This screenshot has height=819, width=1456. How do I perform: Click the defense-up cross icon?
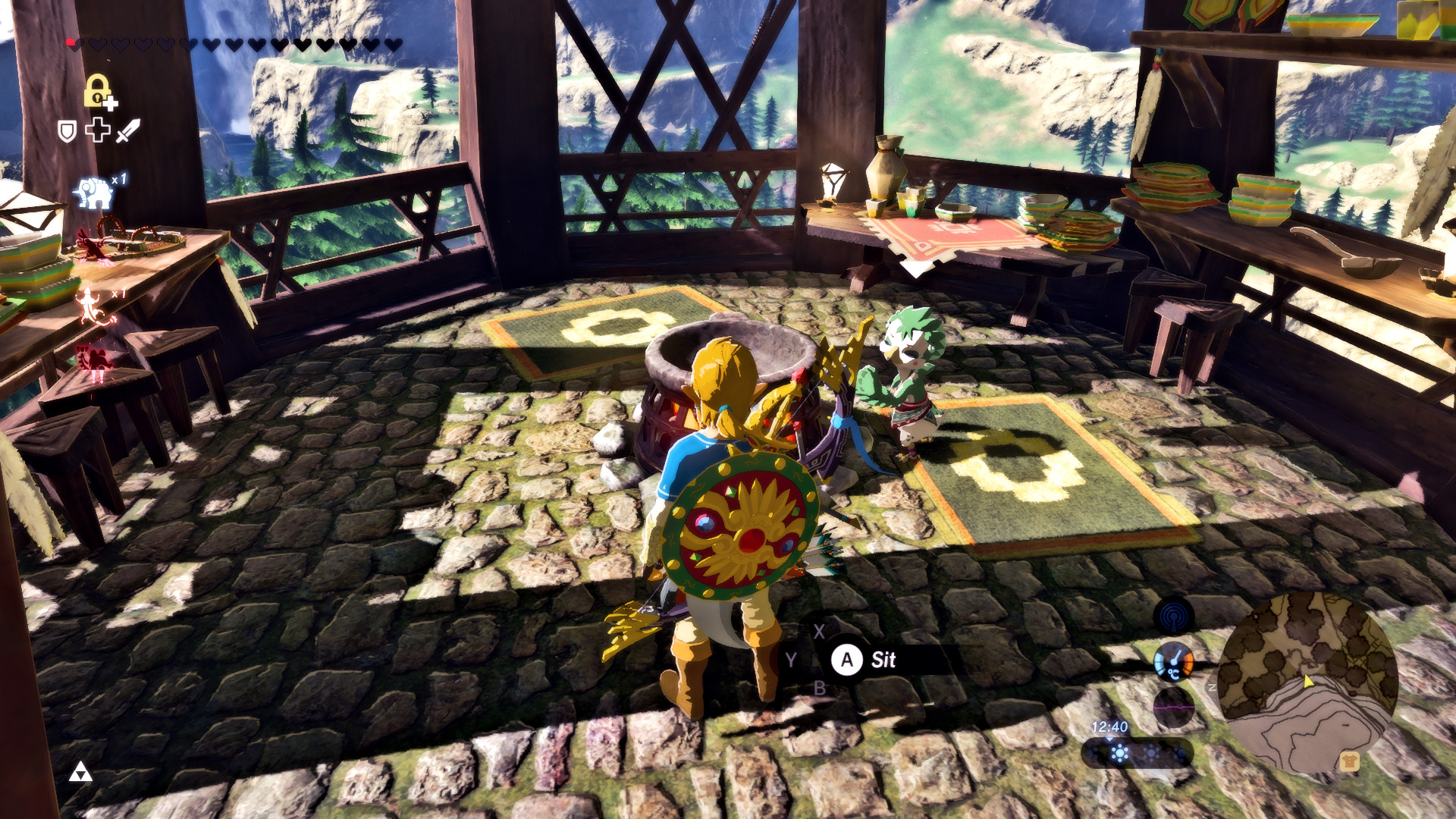98,130
